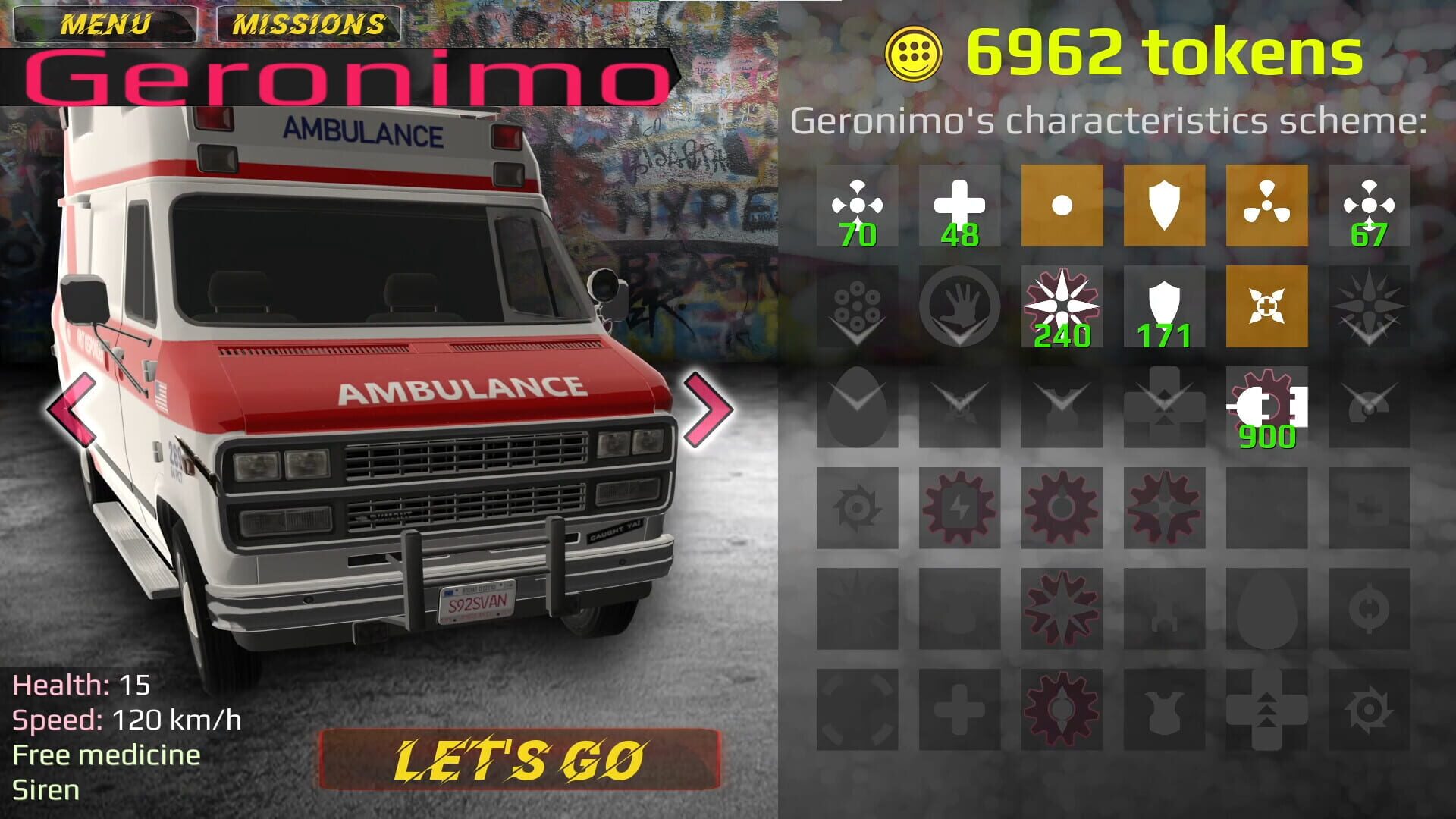
Task: Click the left vehicle selection arrow
Action: click(69, 409)
